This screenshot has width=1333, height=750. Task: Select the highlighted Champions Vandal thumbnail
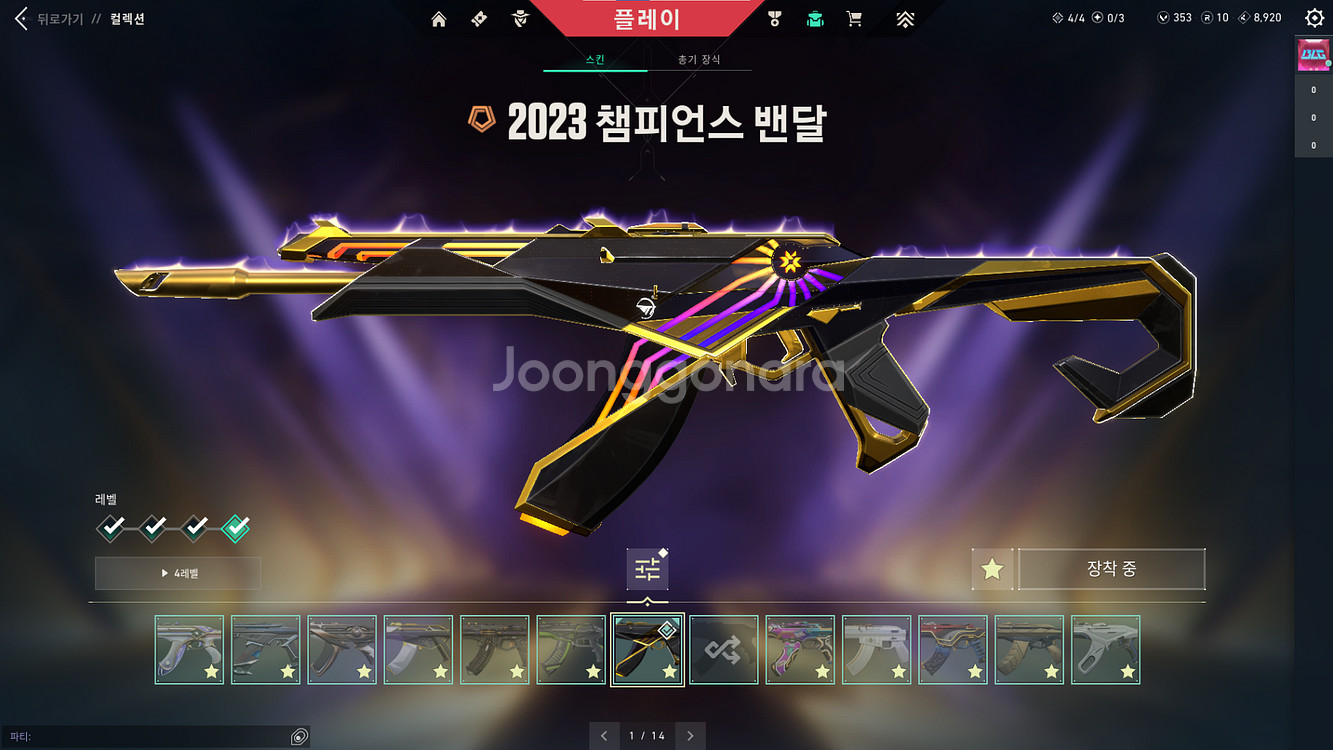[647, 648]
